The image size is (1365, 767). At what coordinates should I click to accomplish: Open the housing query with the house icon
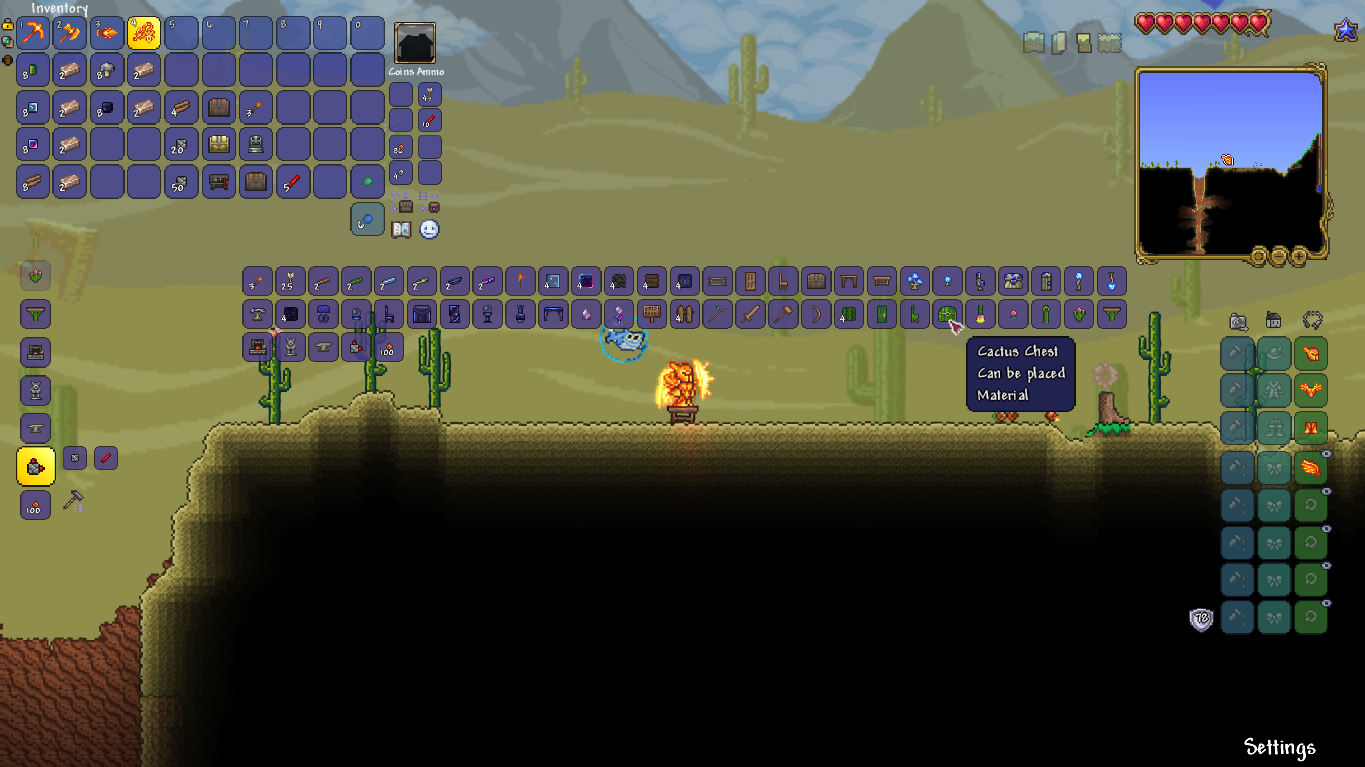pyautogui.click(x=1271, y=321)
